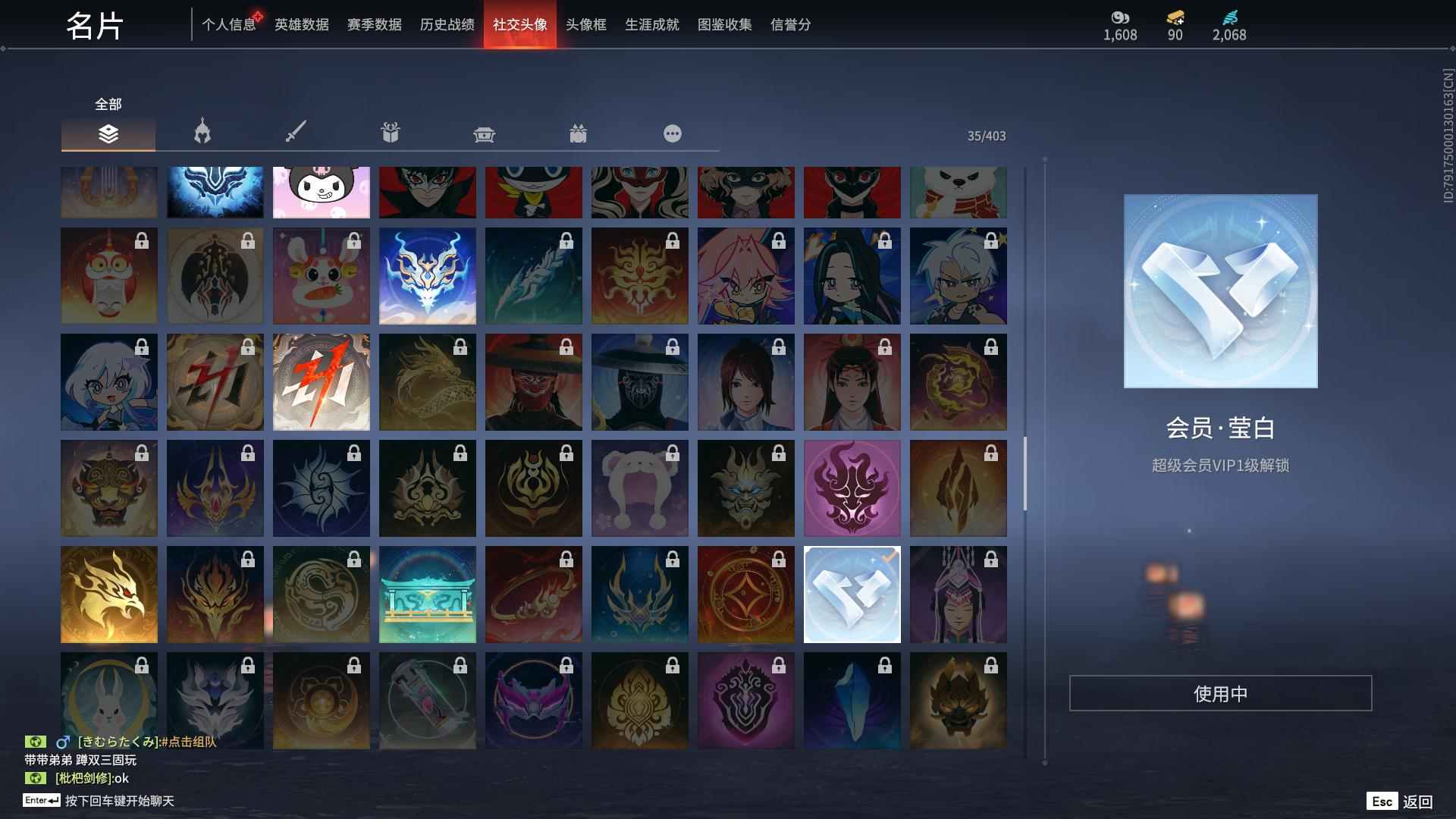
Task: Open the 生涯成就 tab
Action: point(651,24)
